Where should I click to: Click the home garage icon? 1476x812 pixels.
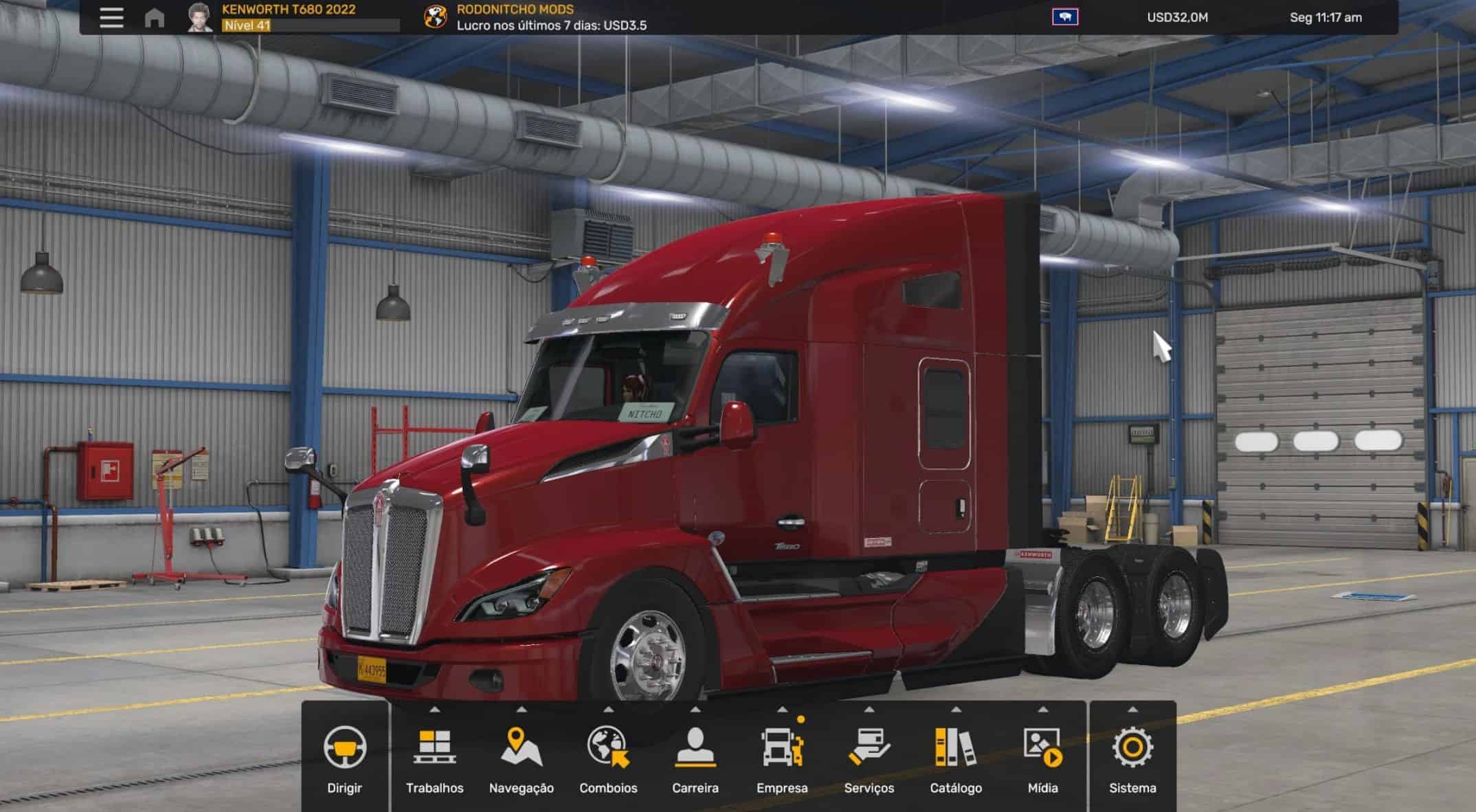(x=155, y=17)
